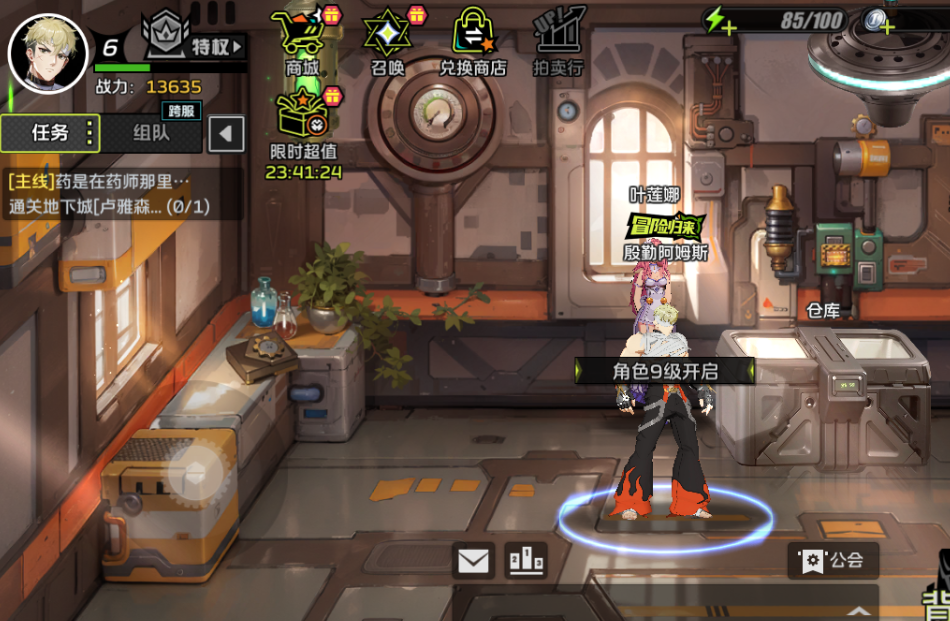Open the 兑换商店 exchange shop

click(x=473, y=41)
